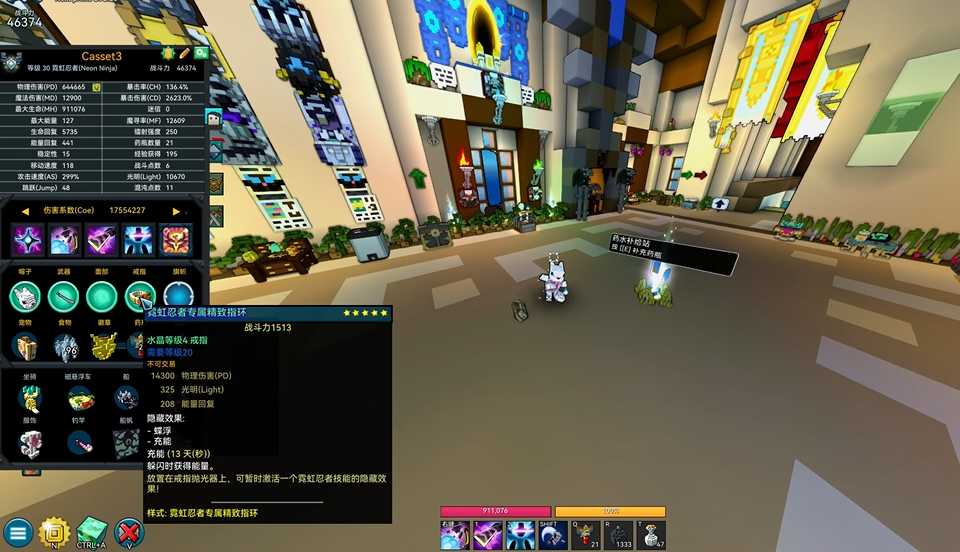This screenshot has height=552, width=960.
Task: Activate the SHIFT dodge ability on the hotbar
Action: pyautogui.click(x=553, y=536)
